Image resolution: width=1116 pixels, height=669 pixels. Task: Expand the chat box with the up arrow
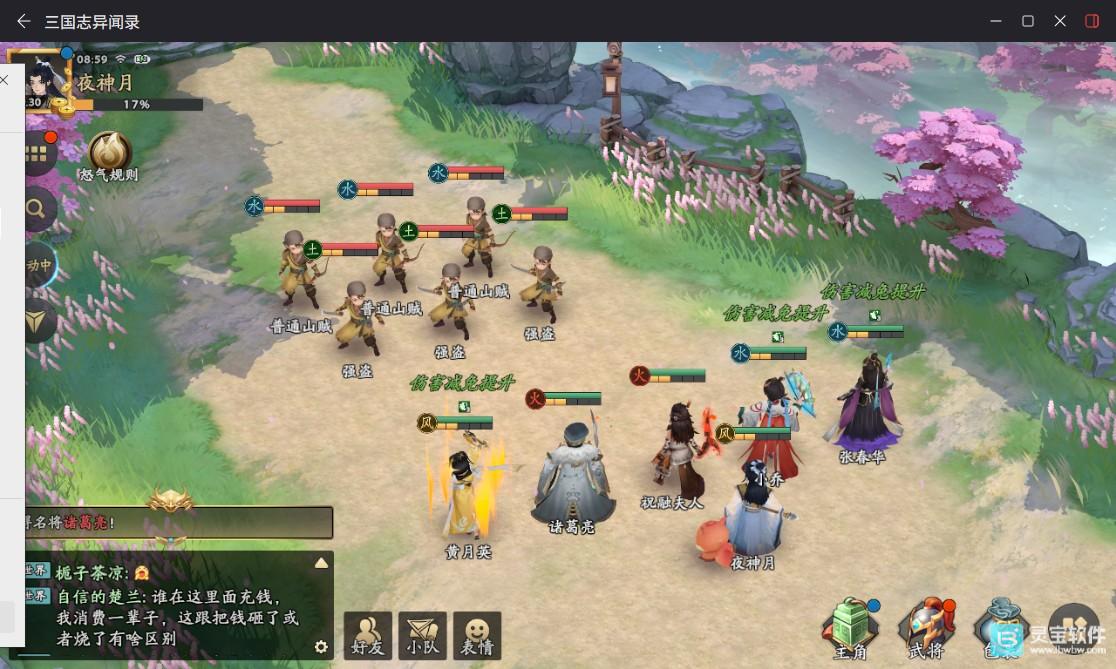point(321,563)
